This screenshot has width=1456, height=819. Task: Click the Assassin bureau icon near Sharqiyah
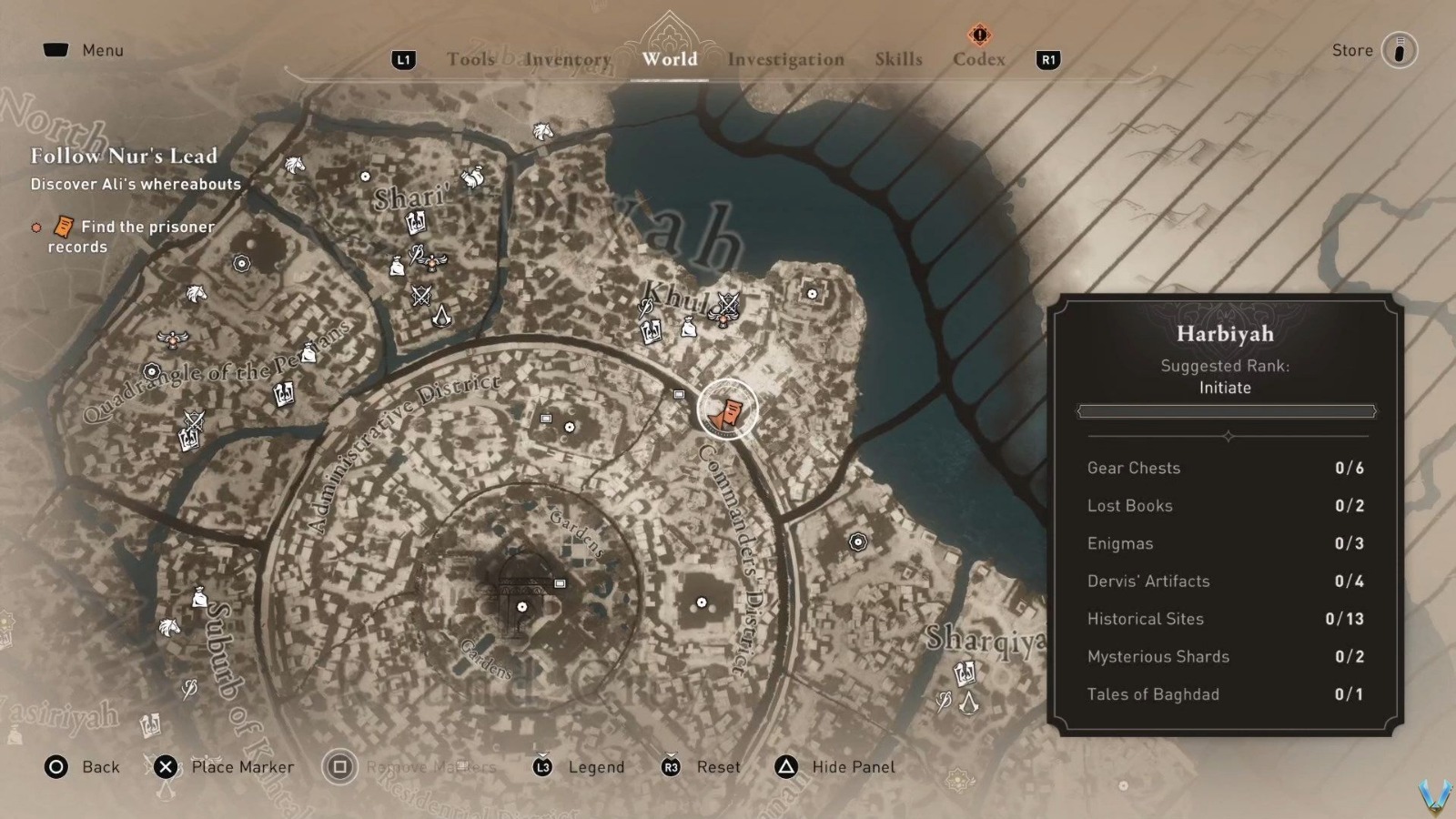(x=969, y=703)
